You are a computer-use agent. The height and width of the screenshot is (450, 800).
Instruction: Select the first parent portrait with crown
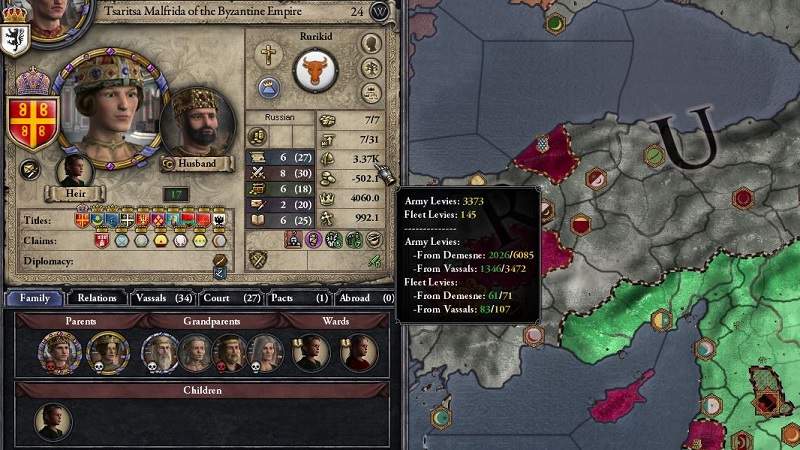pyautogui.click(x=58, y=352)
